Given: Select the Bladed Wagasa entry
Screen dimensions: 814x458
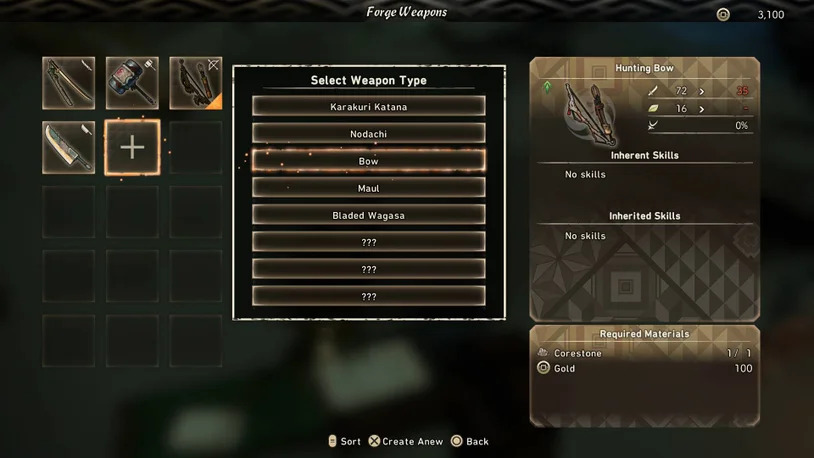Looking at the screenshot, I should [368, 215].
